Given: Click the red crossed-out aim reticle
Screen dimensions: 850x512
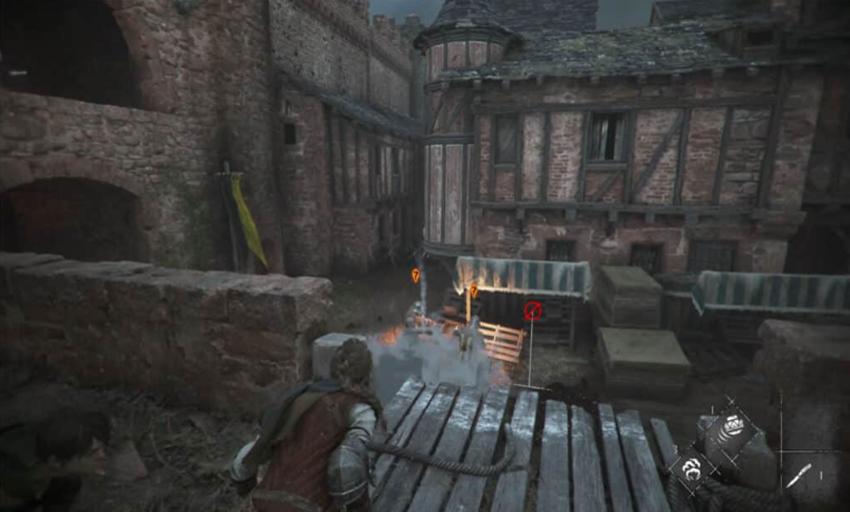Looking at the screenshot, I should (x=533, y=311).
